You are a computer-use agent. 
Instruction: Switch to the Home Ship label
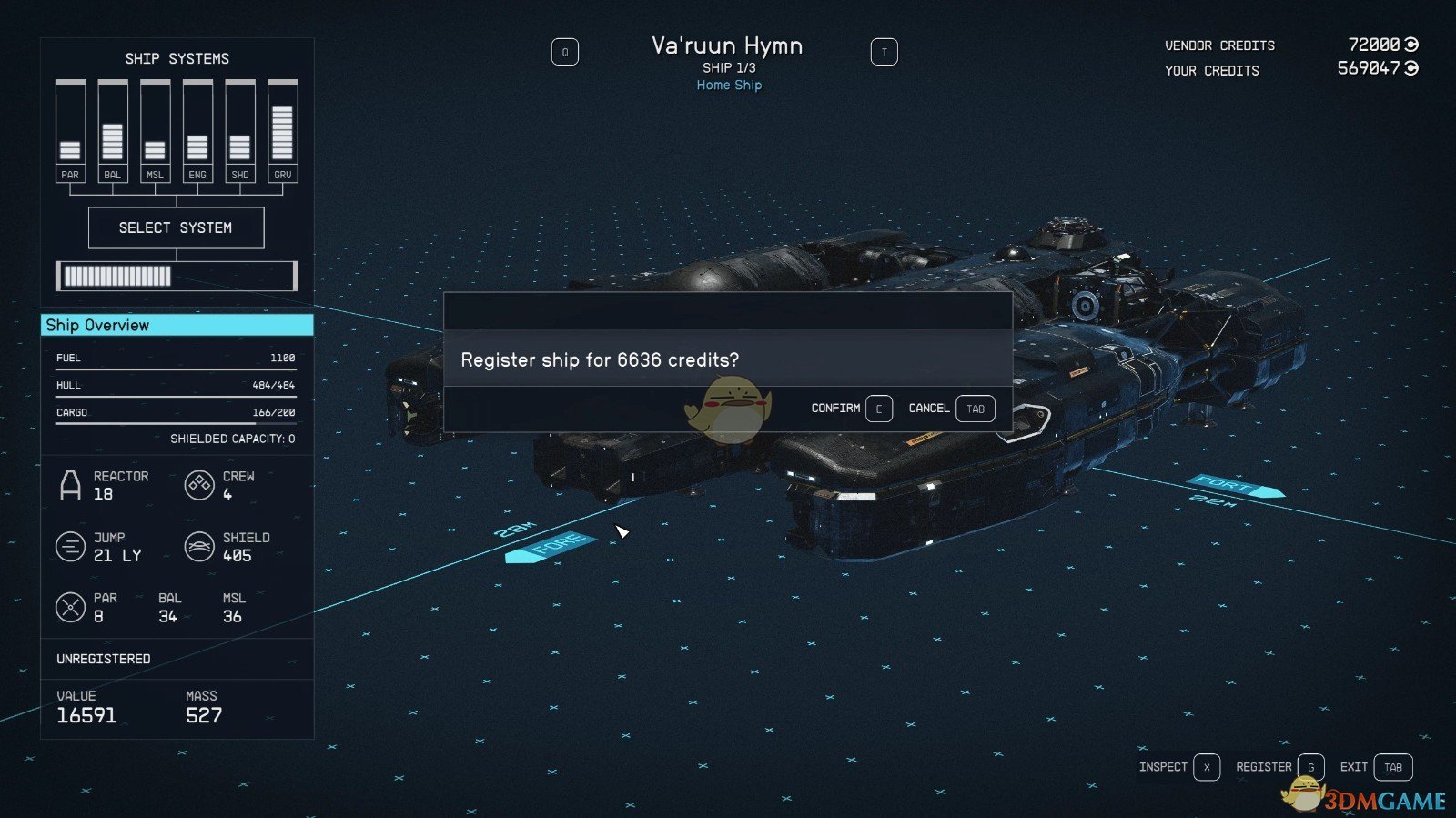(728, 85)
